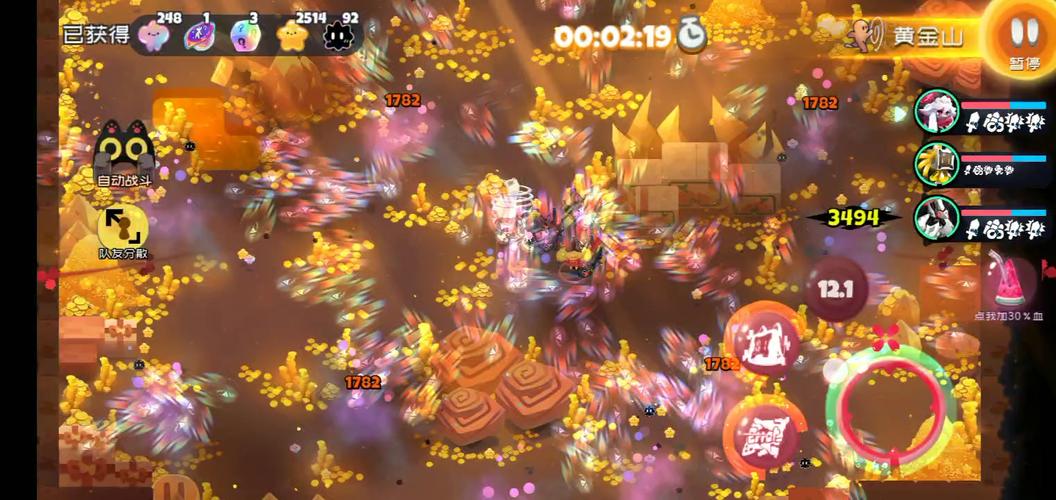Select the yellow spiky teammate portrait

coord(938,164)
